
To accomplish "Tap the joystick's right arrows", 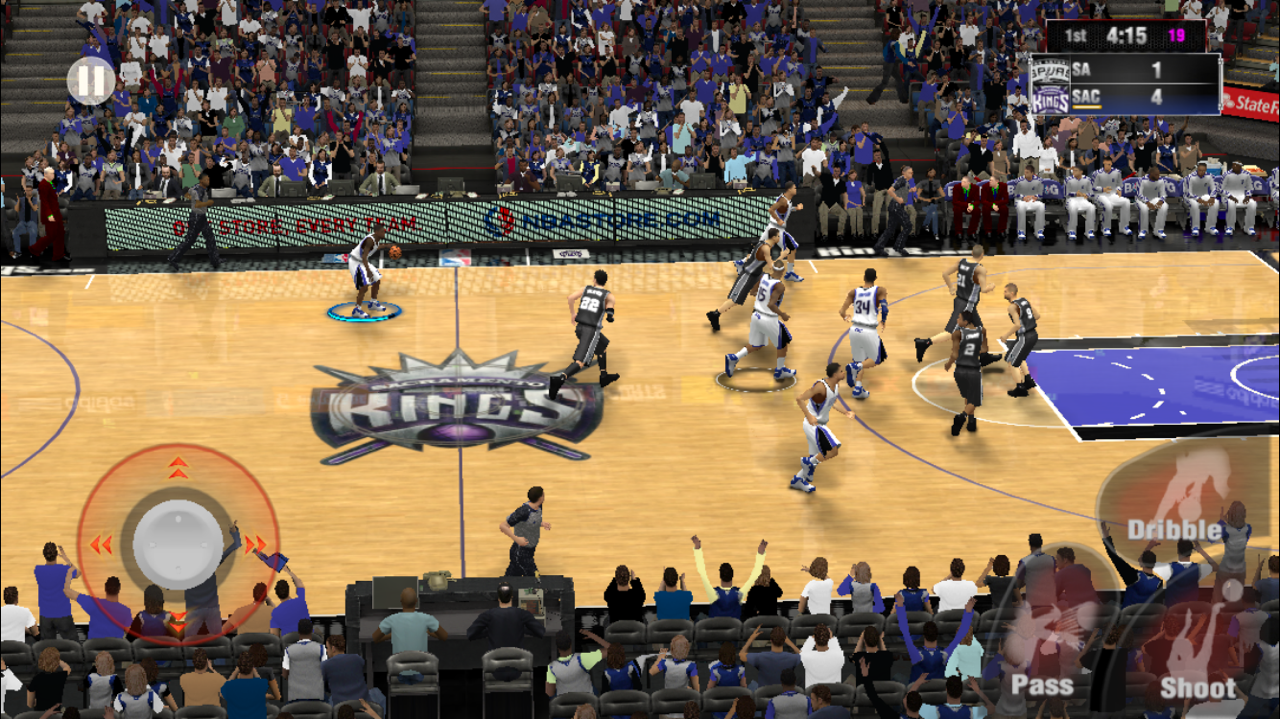I will [x=256, y=545].
